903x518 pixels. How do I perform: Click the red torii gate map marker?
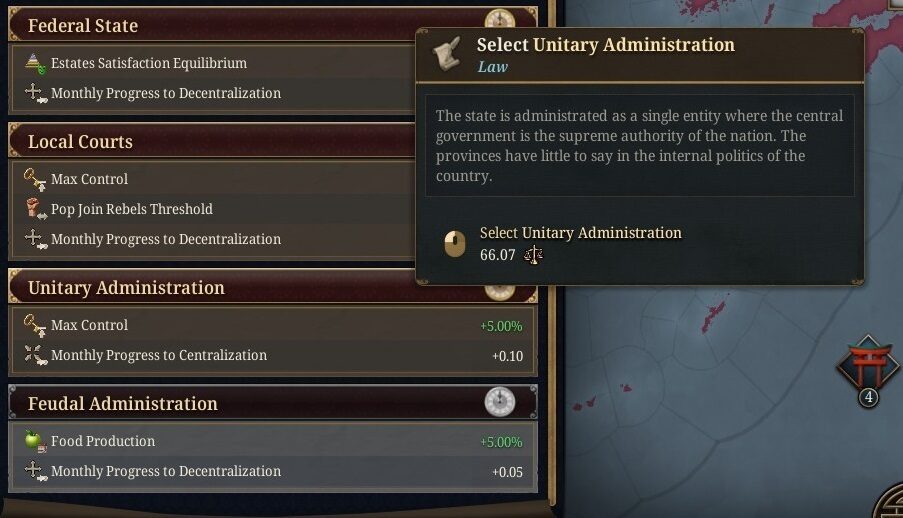click(868, 364)
